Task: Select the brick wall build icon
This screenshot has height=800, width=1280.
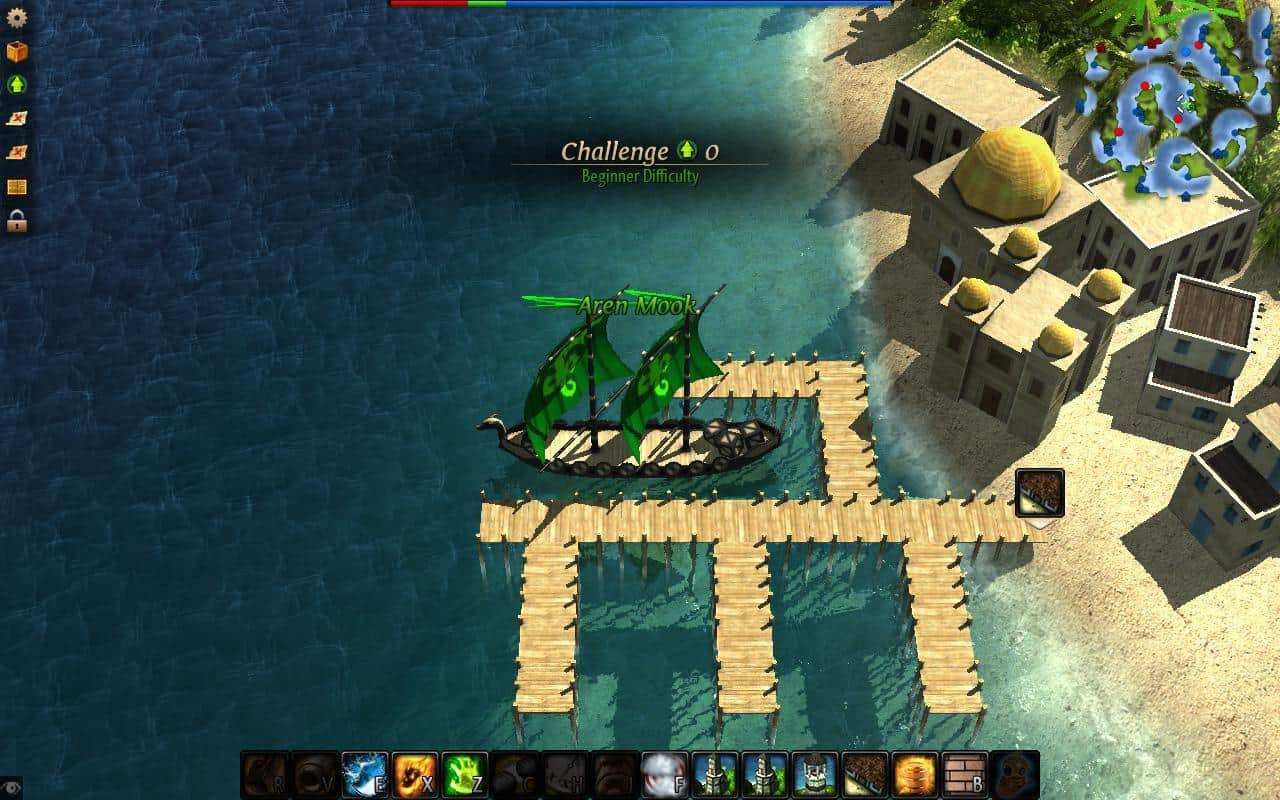Action: coord(965,775)
